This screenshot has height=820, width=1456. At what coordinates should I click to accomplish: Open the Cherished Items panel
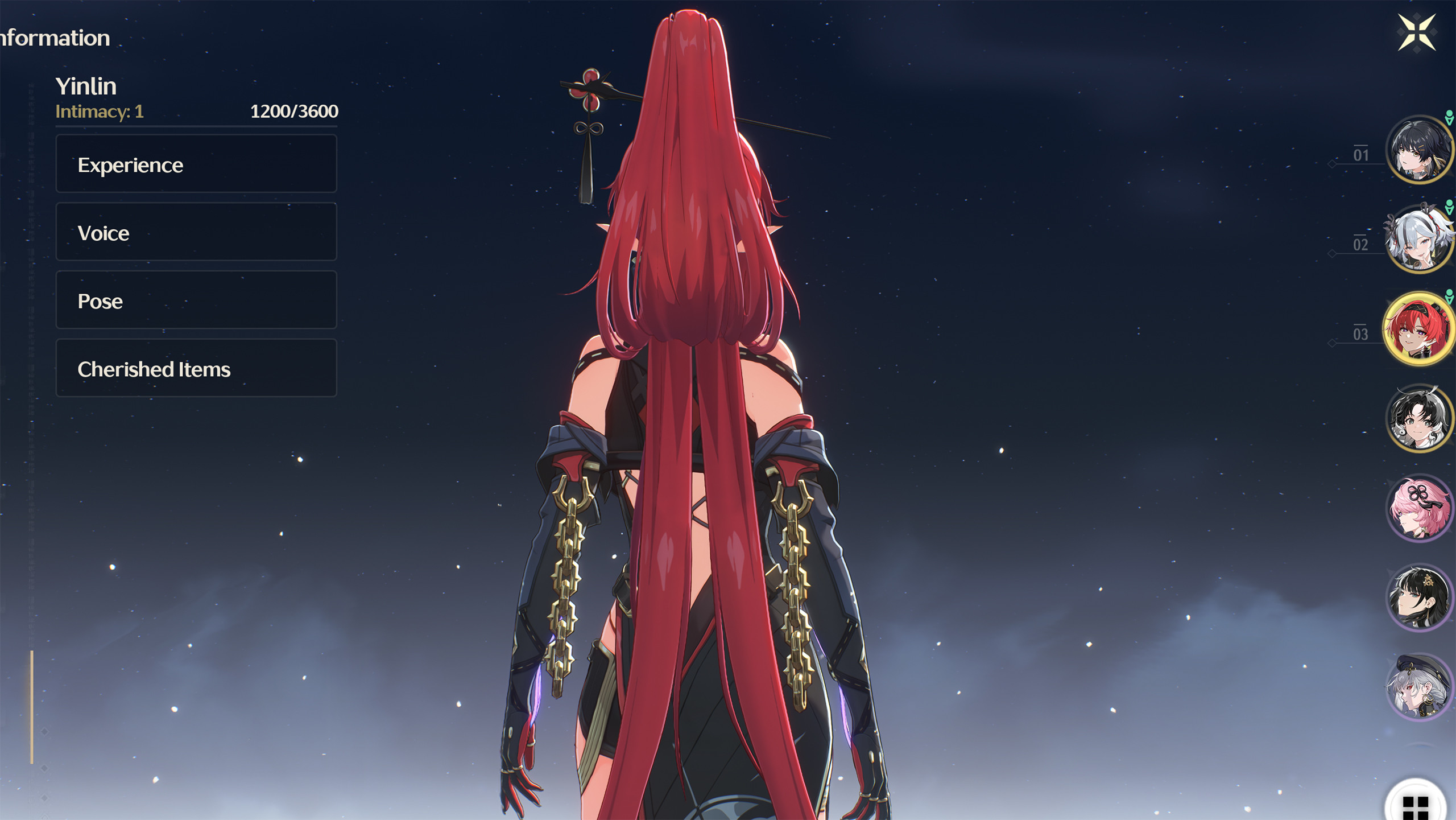click(x=195, y=369)
